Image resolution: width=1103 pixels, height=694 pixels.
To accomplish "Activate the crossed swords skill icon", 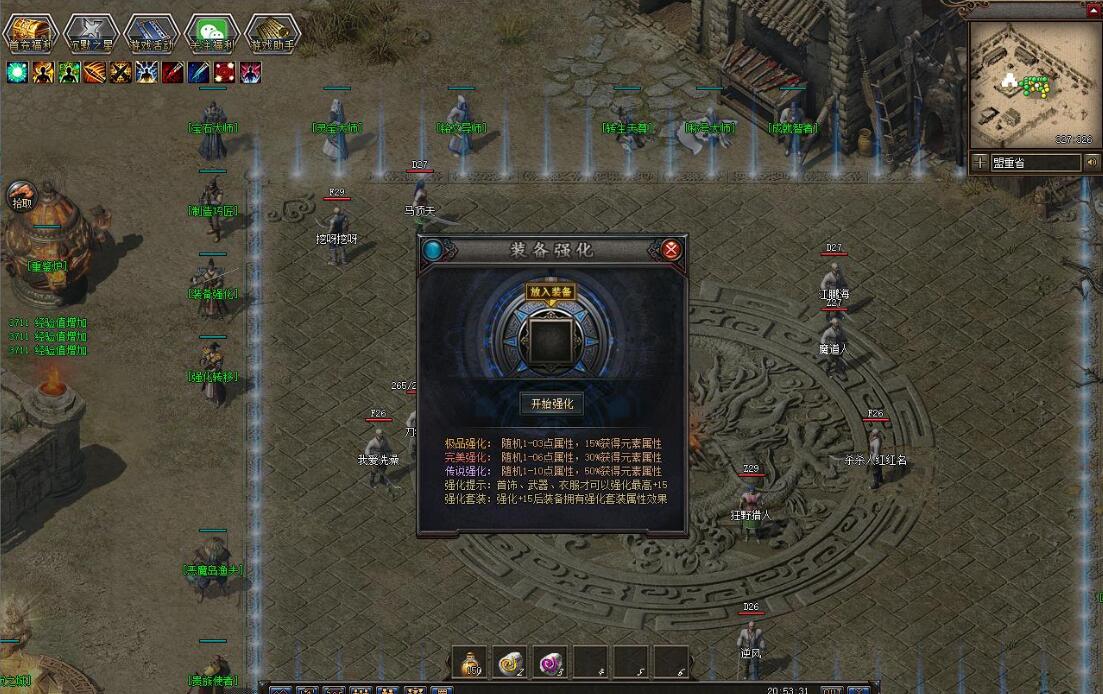I will [x=121, y=72].
